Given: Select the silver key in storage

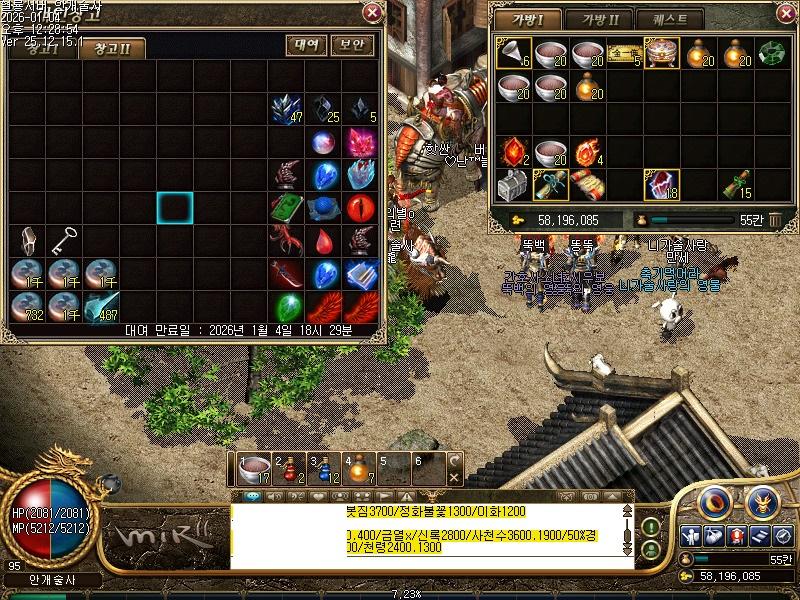Looking at the screenshot, I should [x=65, y=240].
